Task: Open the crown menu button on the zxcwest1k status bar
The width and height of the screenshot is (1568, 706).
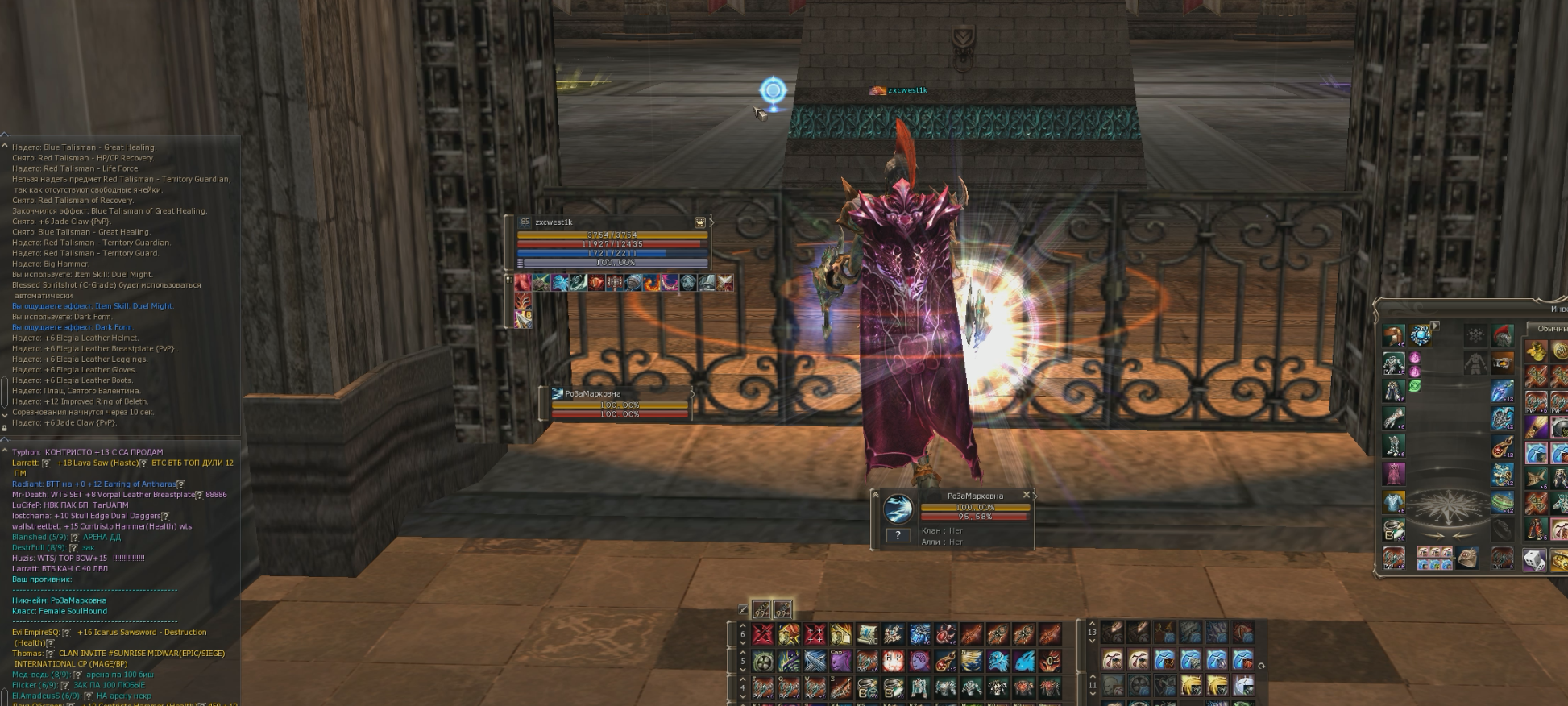Action: pos(700,222)
